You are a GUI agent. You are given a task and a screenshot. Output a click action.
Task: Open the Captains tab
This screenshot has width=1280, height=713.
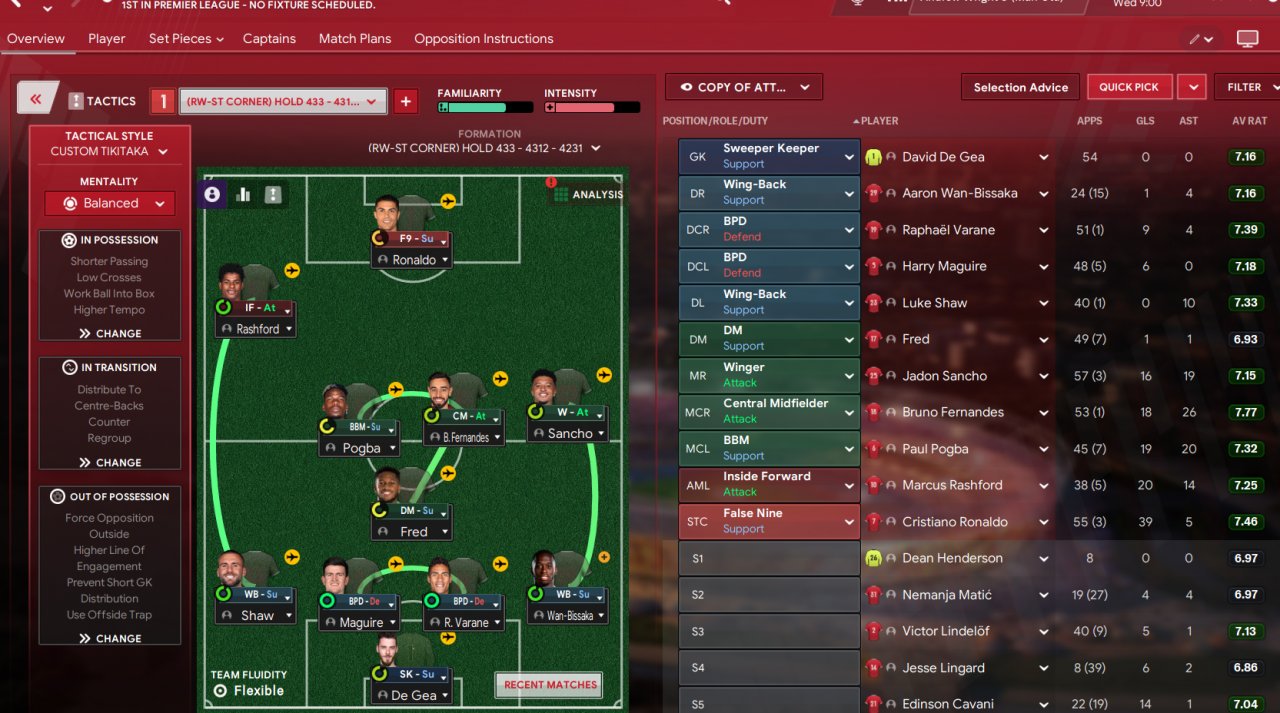pyautogui.click(x=269, y=39)
